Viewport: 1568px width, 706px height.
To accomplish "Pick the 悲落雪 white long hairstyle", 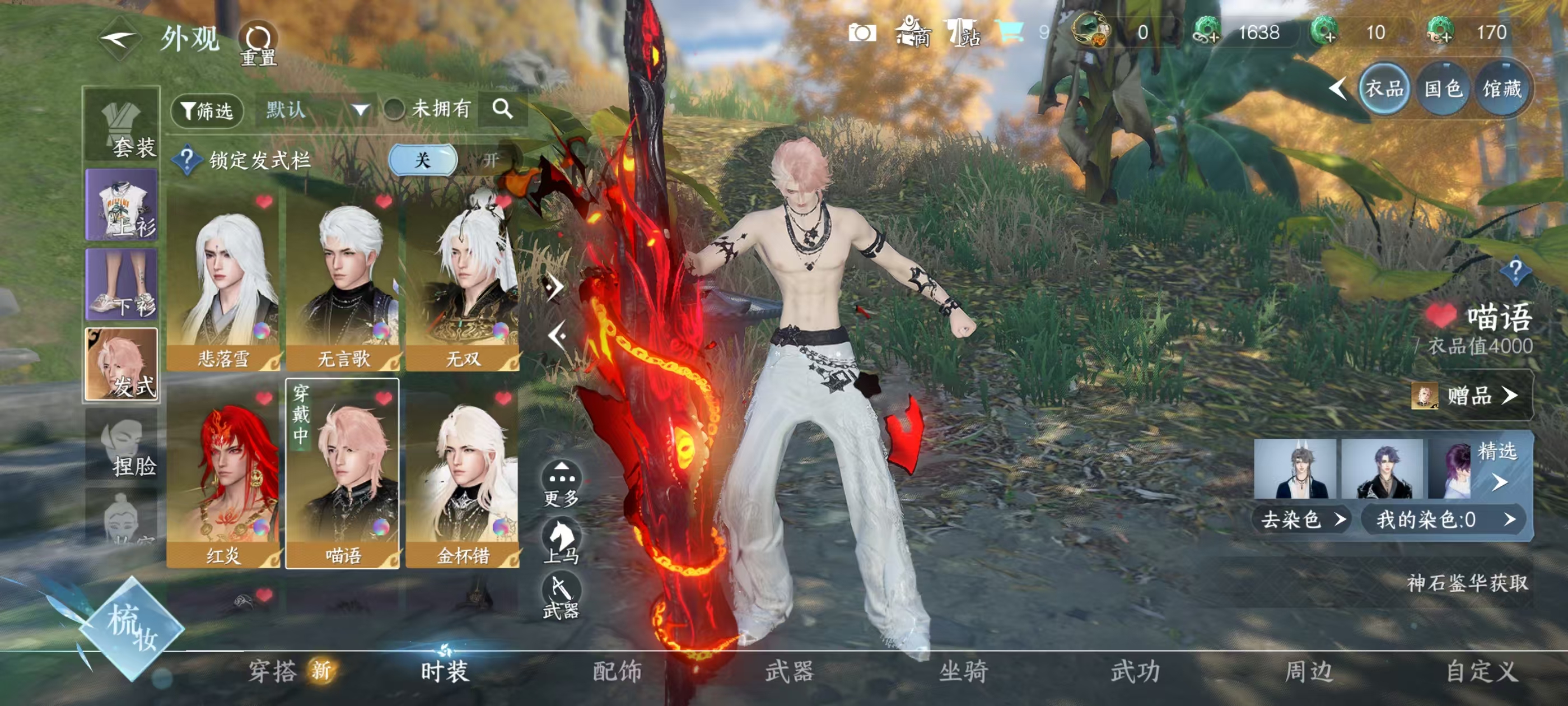I will click(223, 282).
